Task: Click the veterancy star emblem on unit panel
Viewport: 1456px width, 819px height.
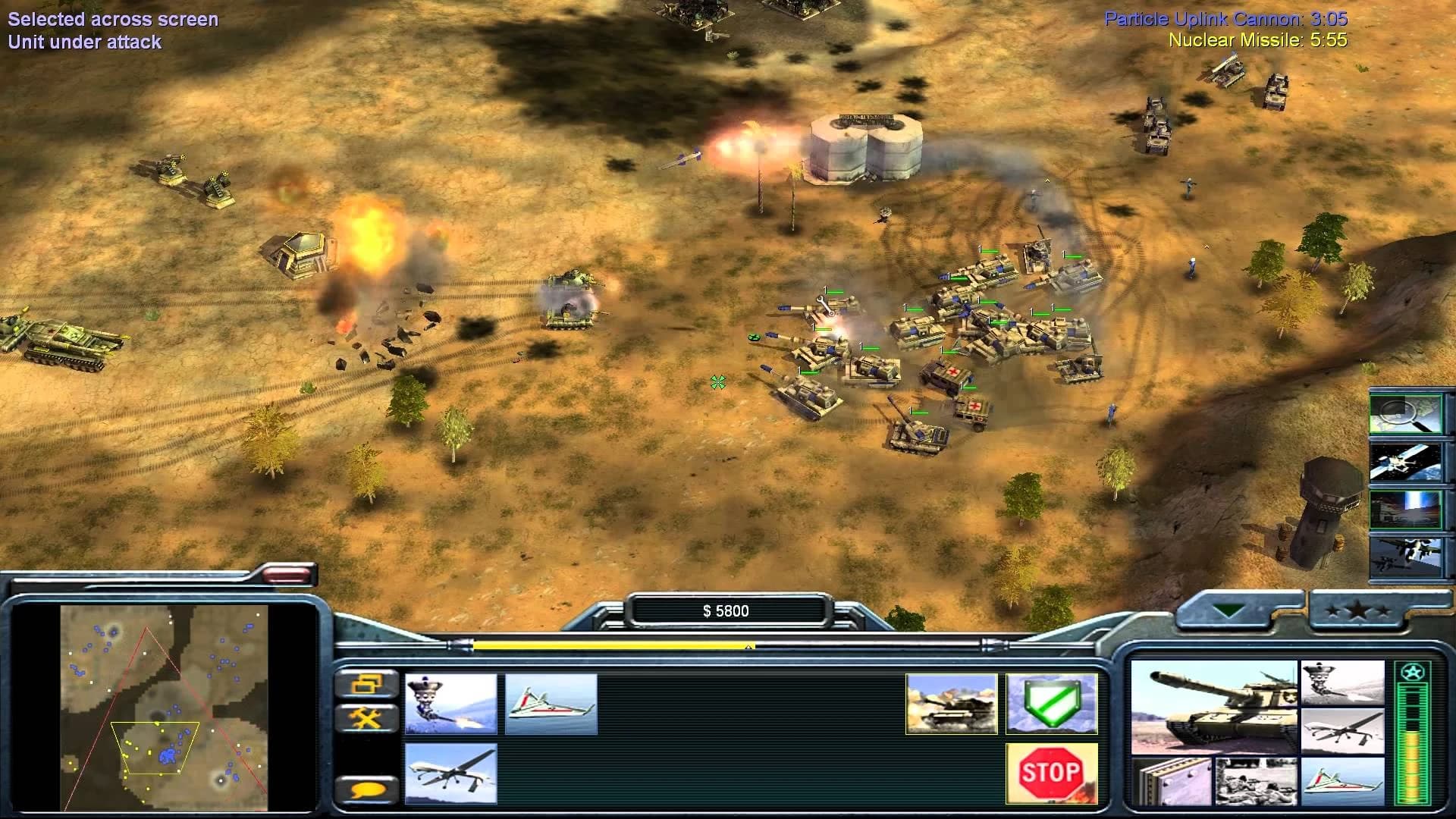Action: (x=1413, y=670)
